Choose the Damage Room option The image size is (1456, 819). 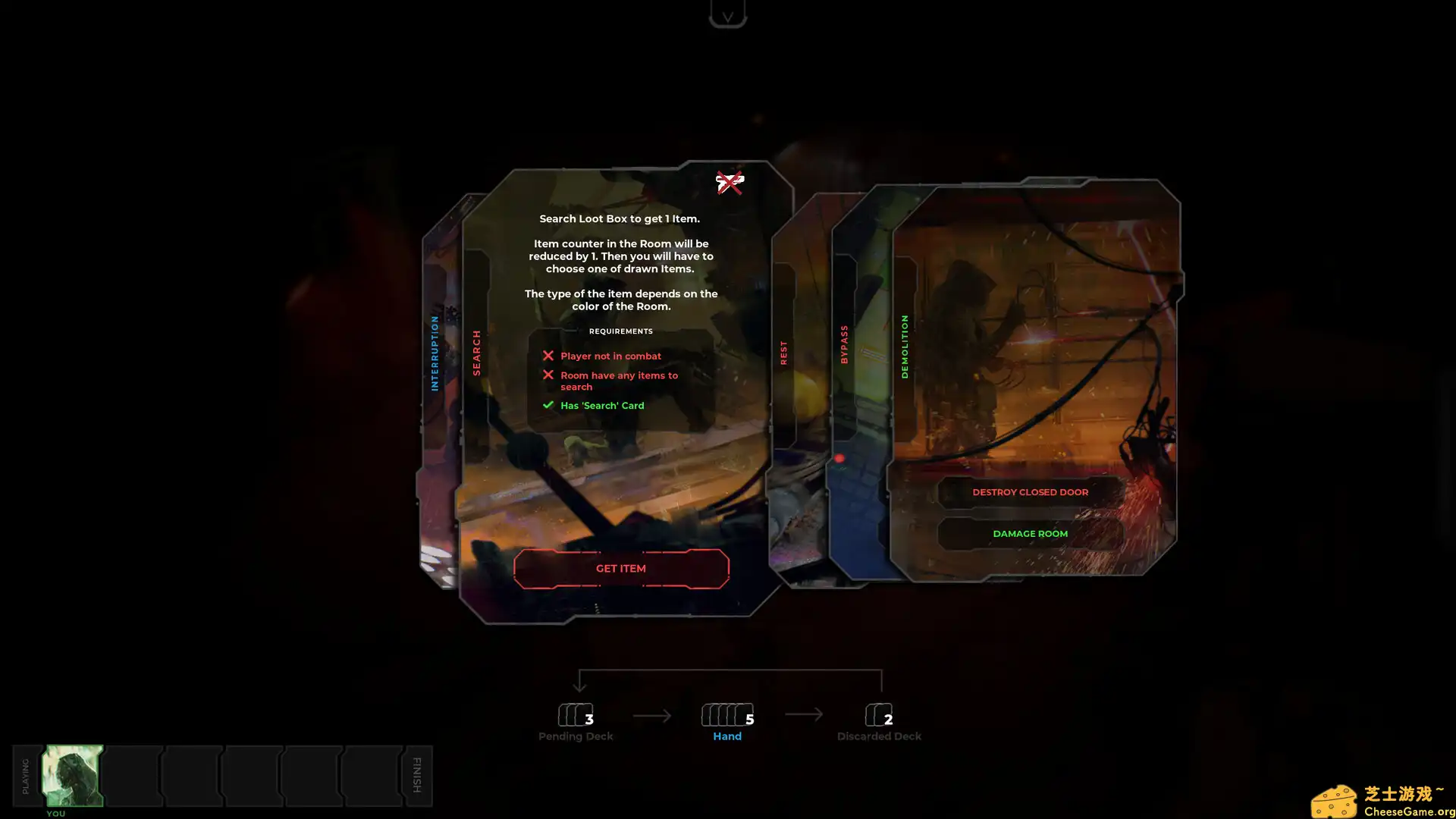click(x=1030, y=534)
